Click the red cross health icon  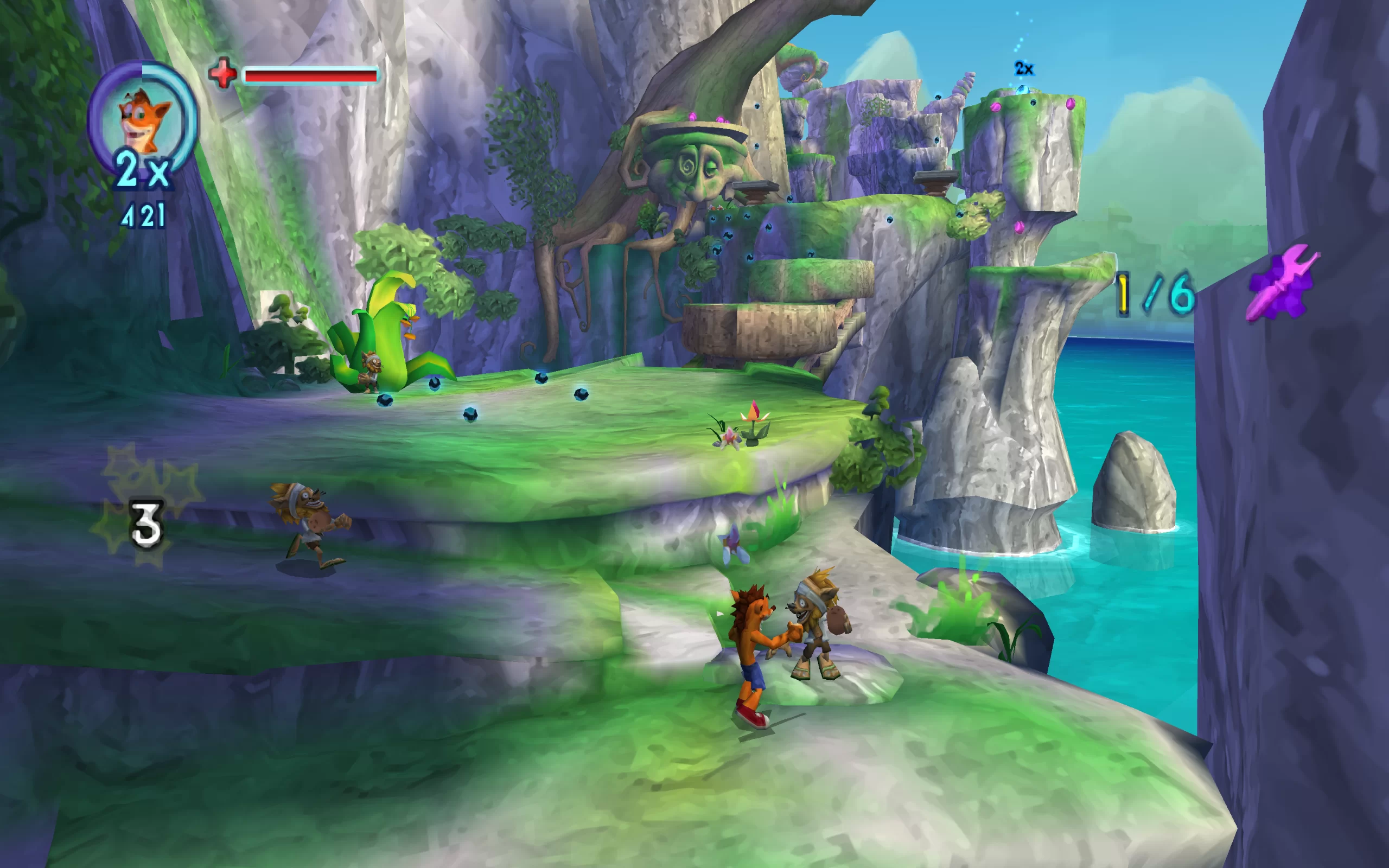pyautogui.click(x=222, y=73)
